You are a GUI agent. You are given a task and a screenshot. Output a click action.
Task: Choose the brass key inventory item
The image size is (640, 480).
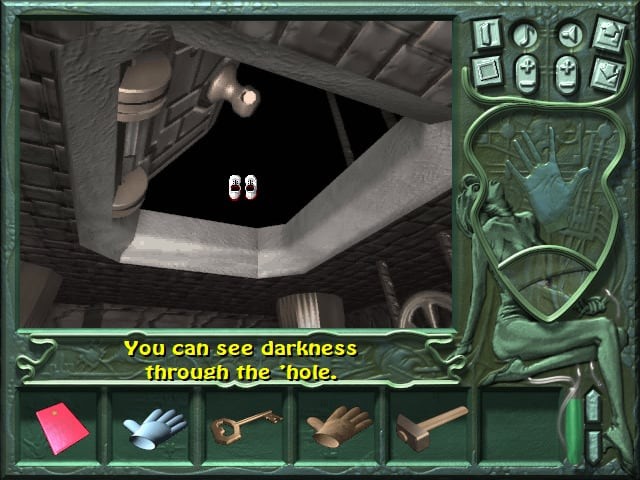click(x=245, y=427)
